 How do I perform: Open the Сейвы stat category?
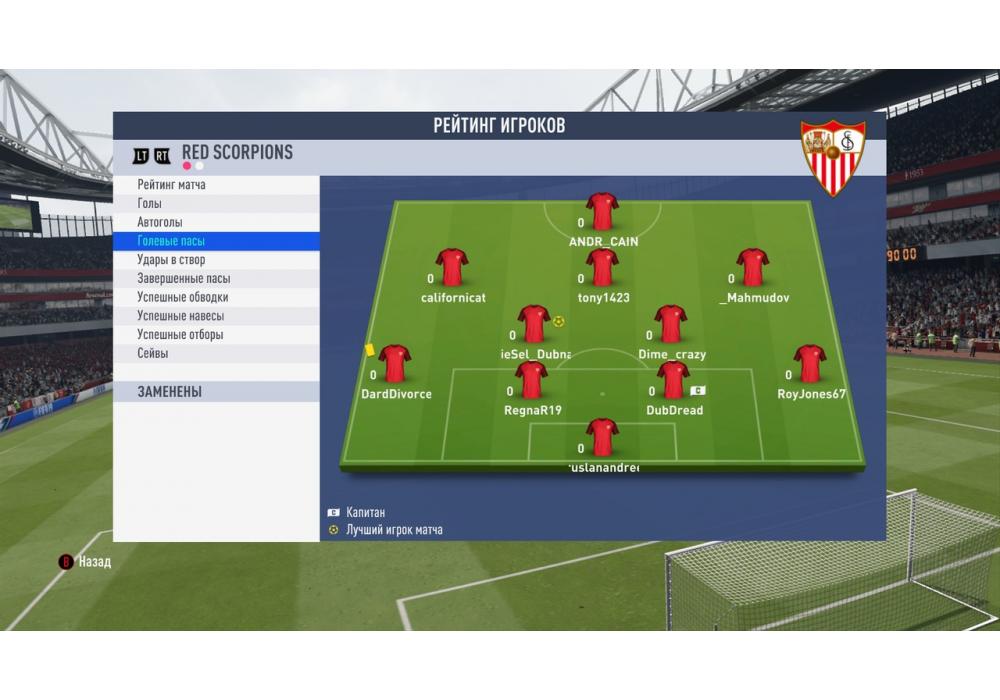click(x=153, y=353)
